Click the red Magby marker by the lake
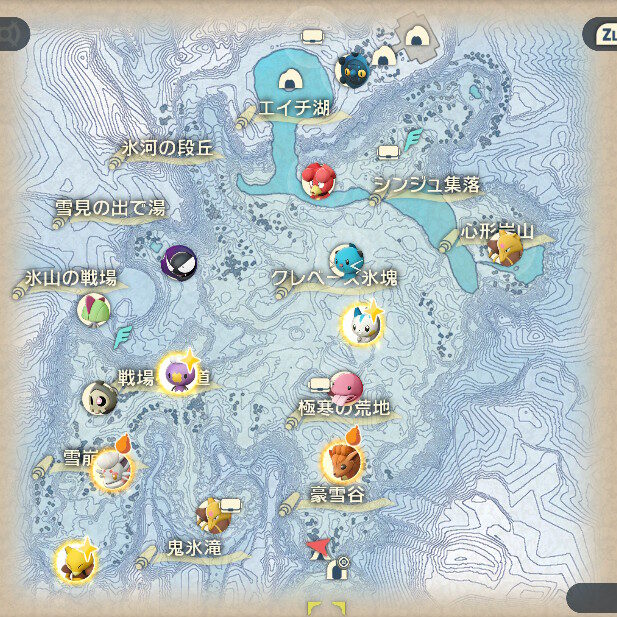The image size is (617, 617). (318, 180)
